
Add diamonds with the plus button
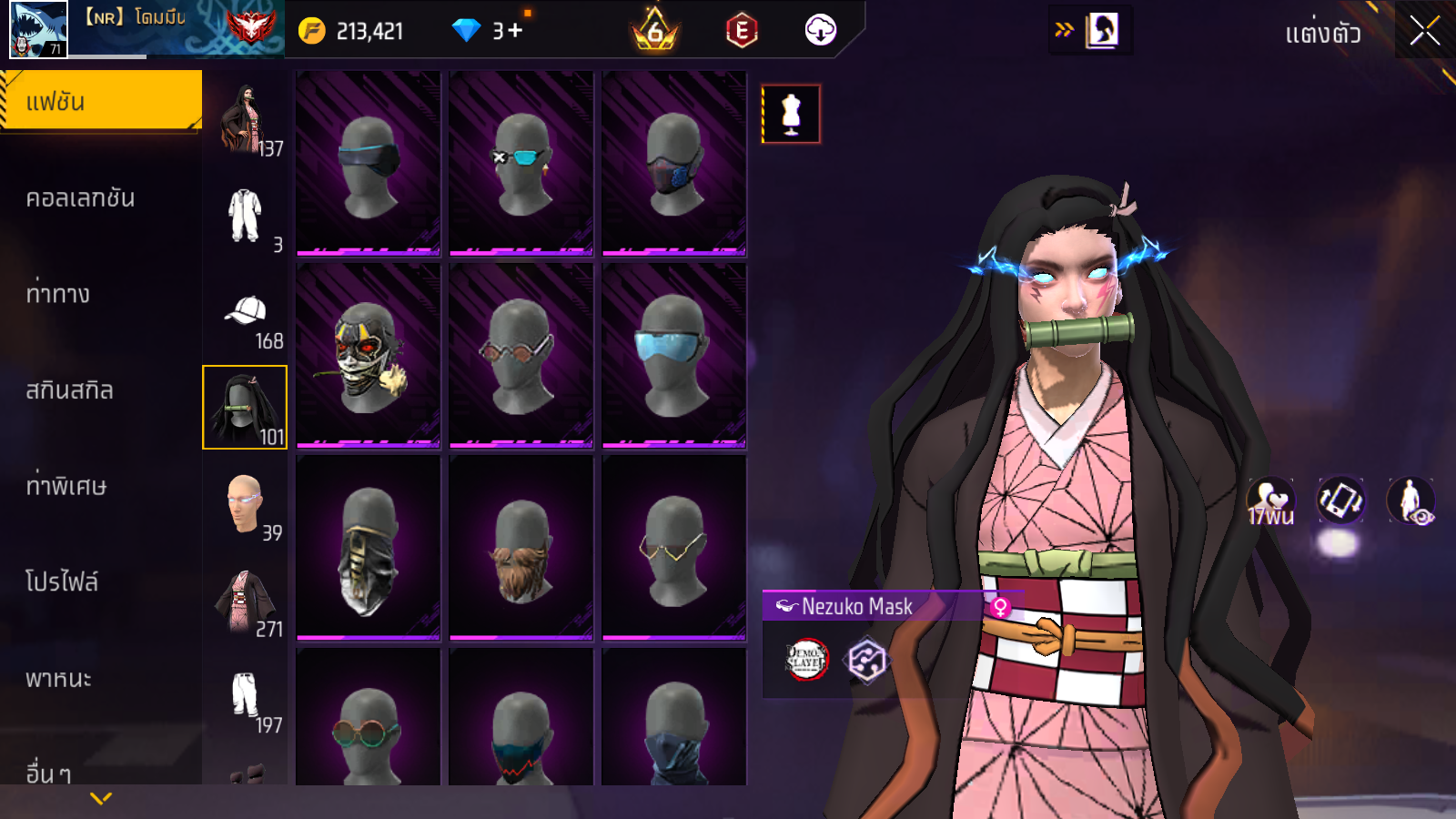515,31
